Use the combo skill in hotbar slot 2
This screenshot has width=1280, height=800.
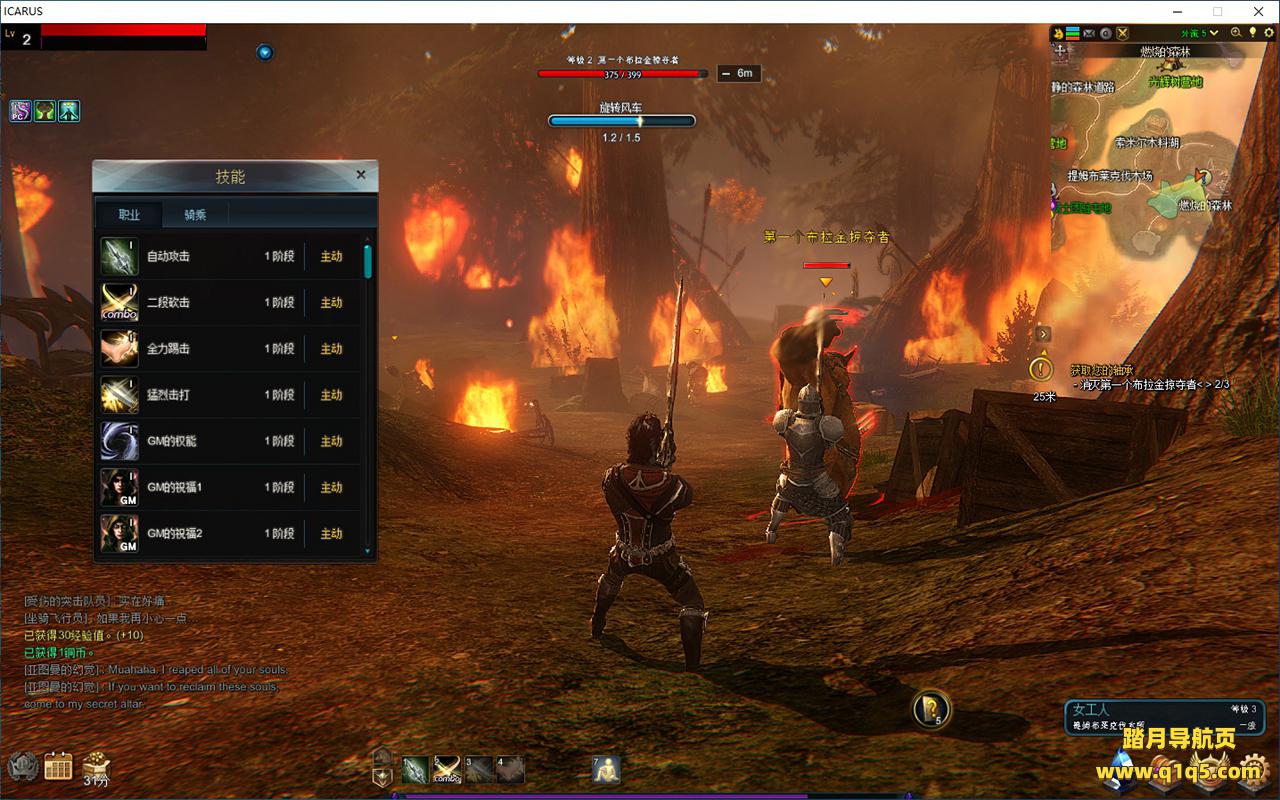[447, 769]
